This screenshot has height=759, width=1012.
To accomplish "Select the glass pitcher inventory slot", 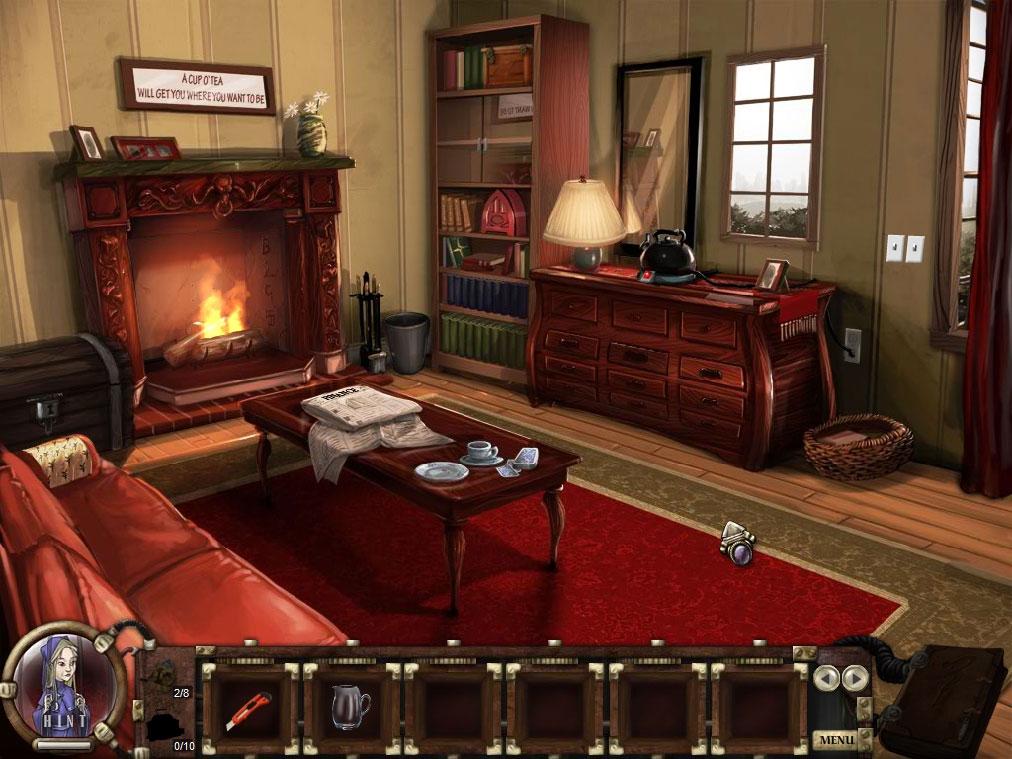I will click(x=351, y=708).
